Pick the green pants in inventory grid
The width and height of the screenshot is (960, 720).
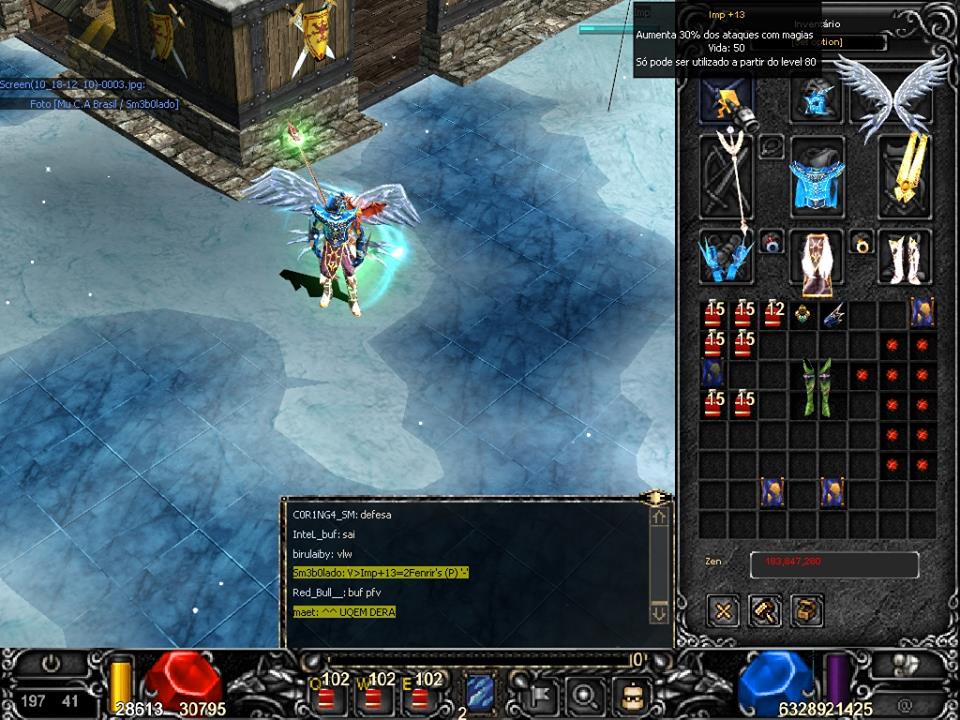coord(817,389)
